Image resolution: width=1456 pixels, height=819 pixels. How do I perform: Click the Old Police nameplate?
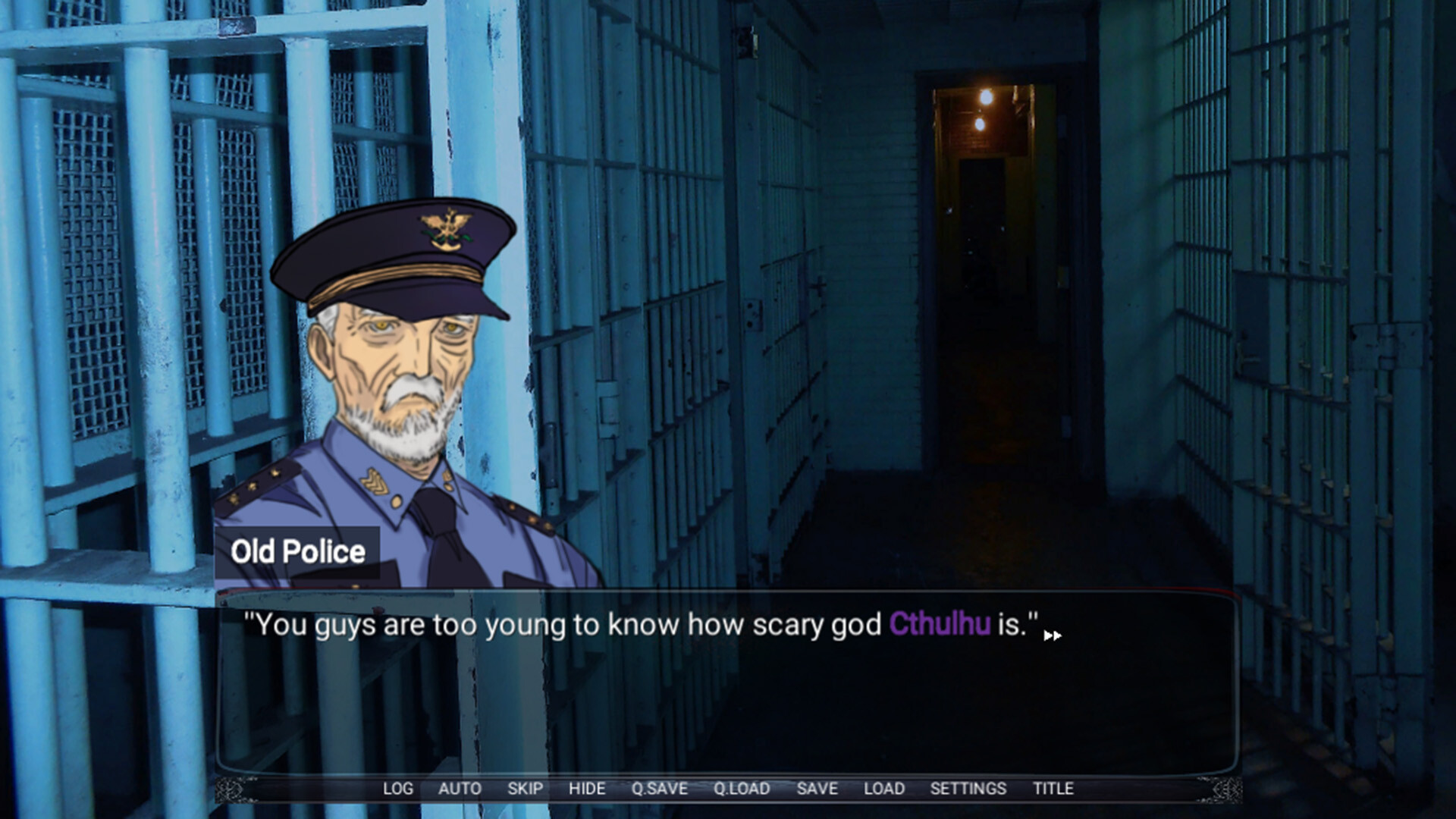(x=300, y=552)
